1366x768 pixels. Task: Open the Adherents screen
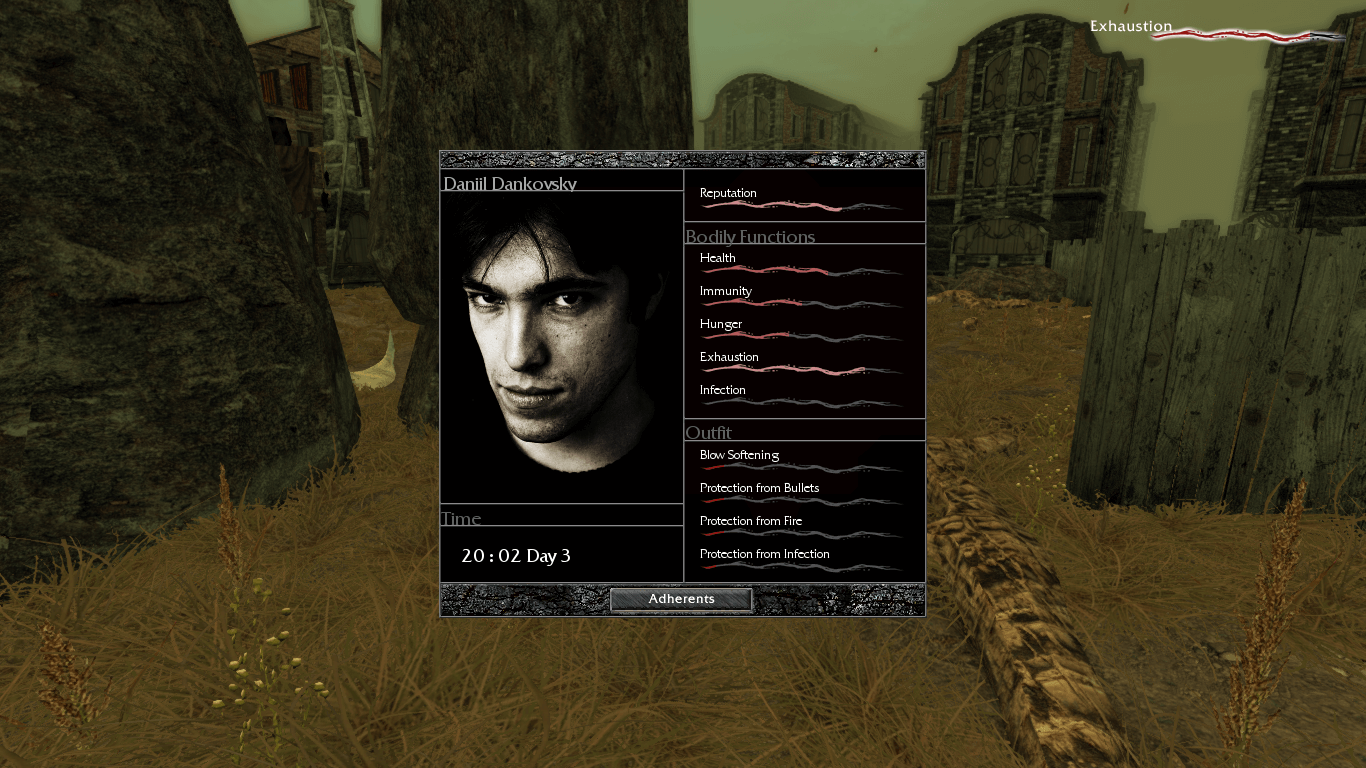pyautogui.click(x=681, y=599)
